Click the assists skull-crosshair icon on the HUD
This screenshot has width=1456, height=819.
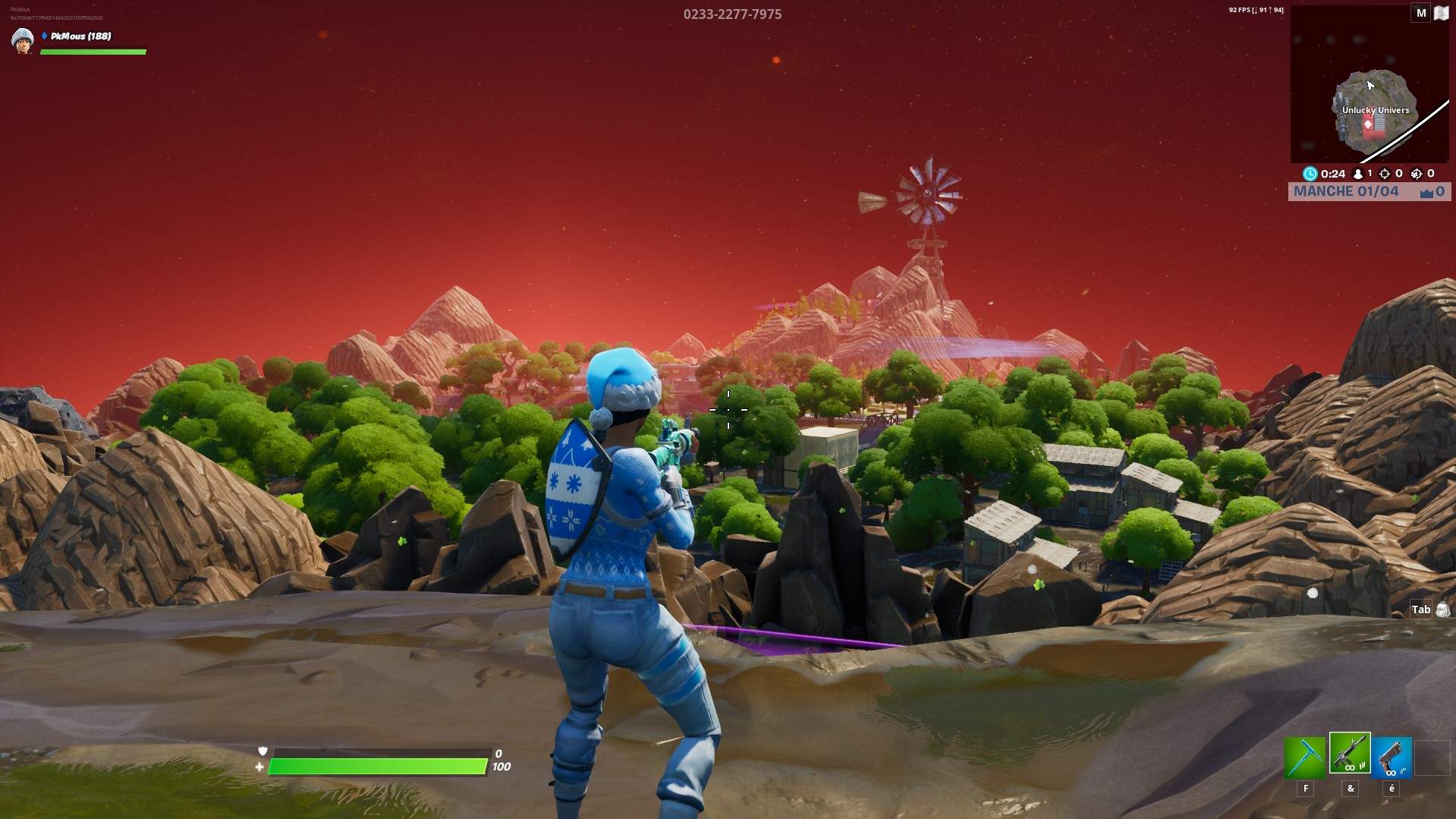coord(1416,174)
